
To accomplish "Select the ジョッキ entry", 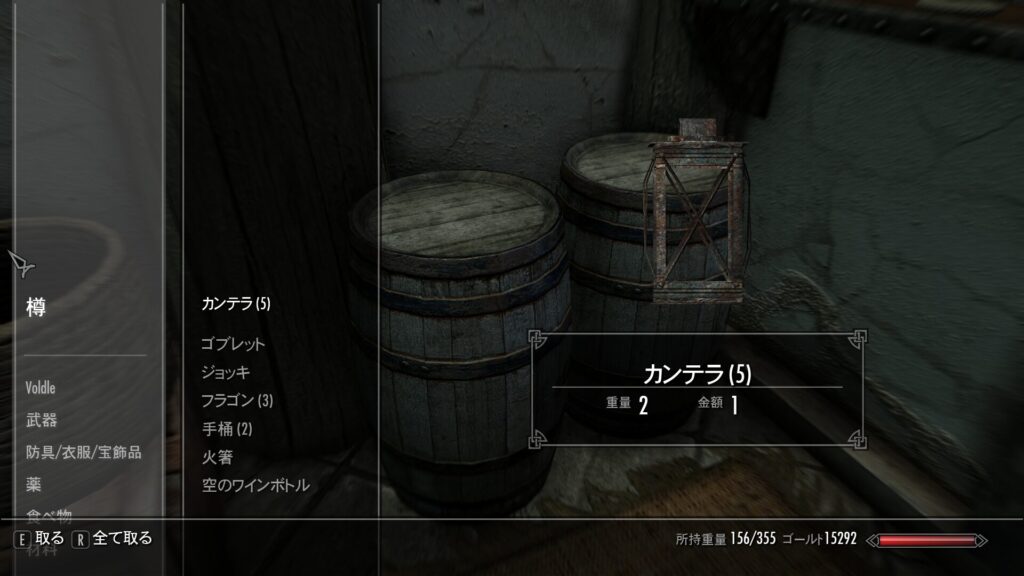I will pyautogui.click(x=226, y=372).
